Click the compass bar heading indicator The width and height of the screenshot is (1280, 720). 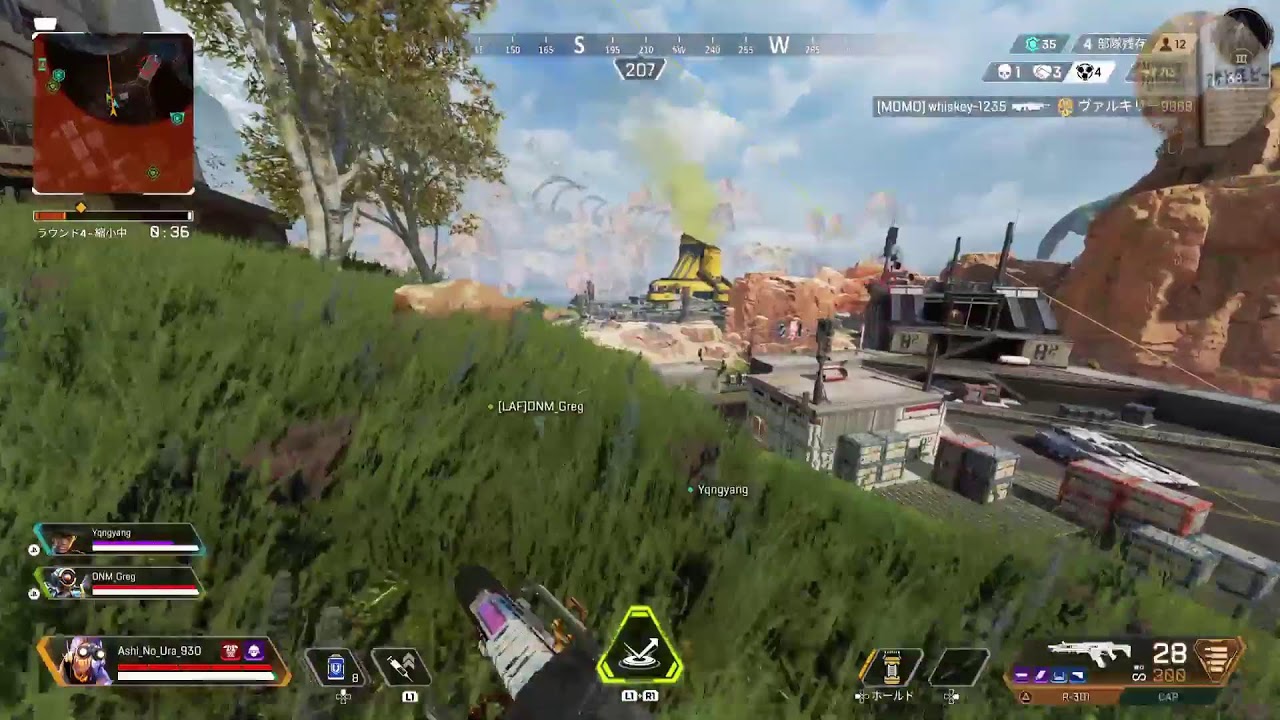(x=640, y=70)
